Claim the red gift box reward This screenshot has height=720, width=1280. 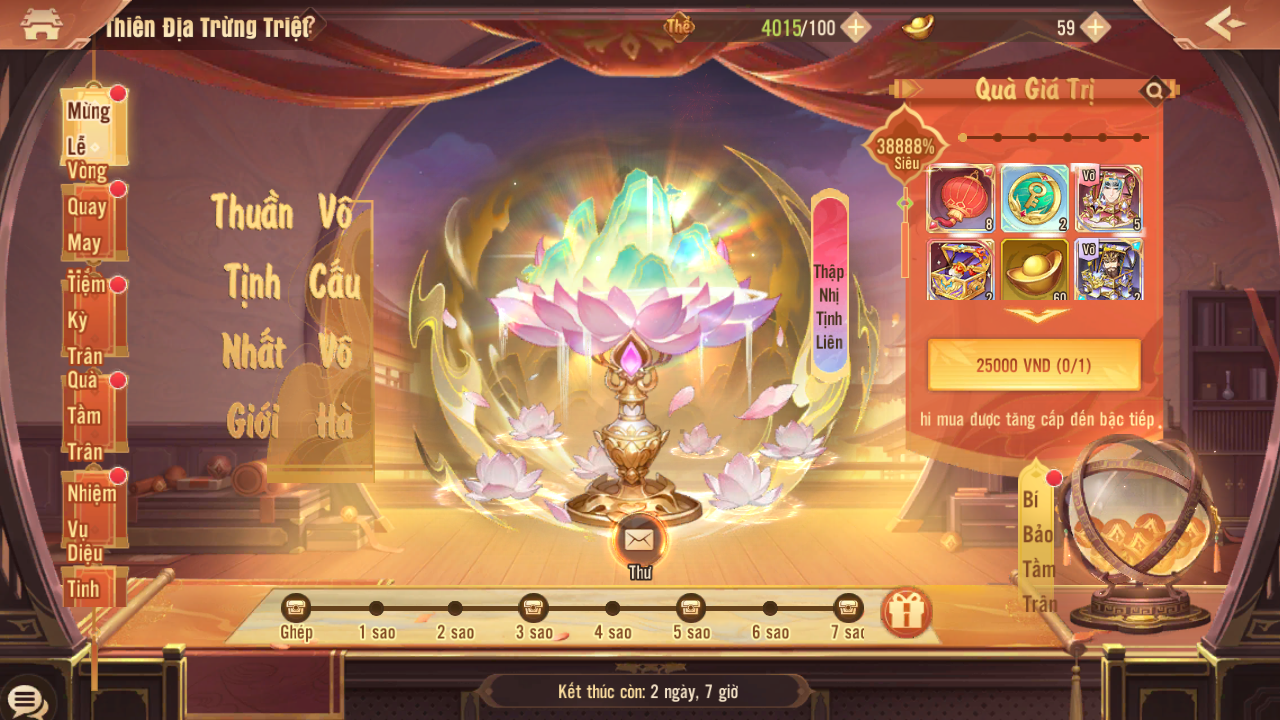pos(906,613)
